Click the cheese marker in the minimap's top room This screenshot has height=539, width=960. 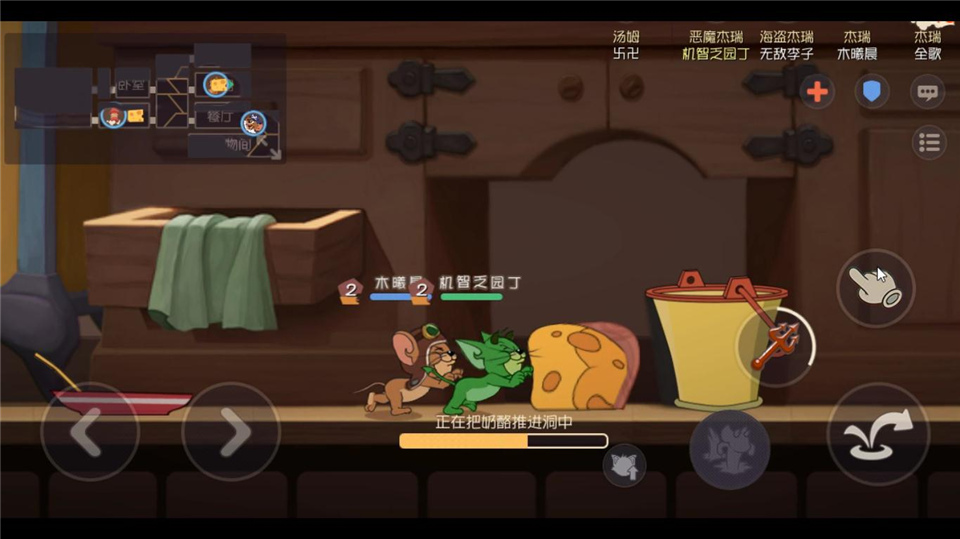(x=217, y=84)
